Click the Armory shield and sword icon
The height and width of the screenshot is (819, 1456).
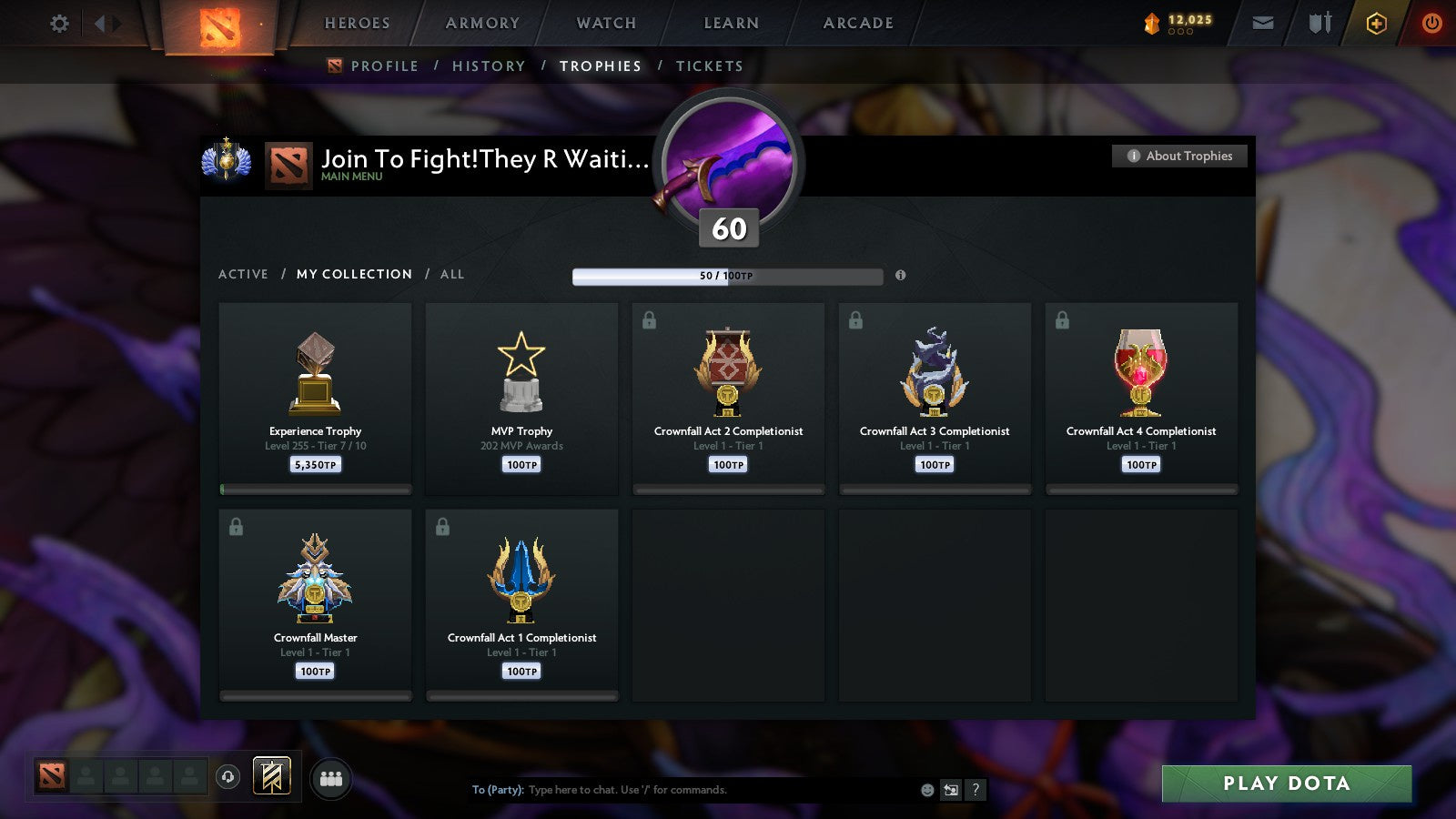(x=1319, y=23)
